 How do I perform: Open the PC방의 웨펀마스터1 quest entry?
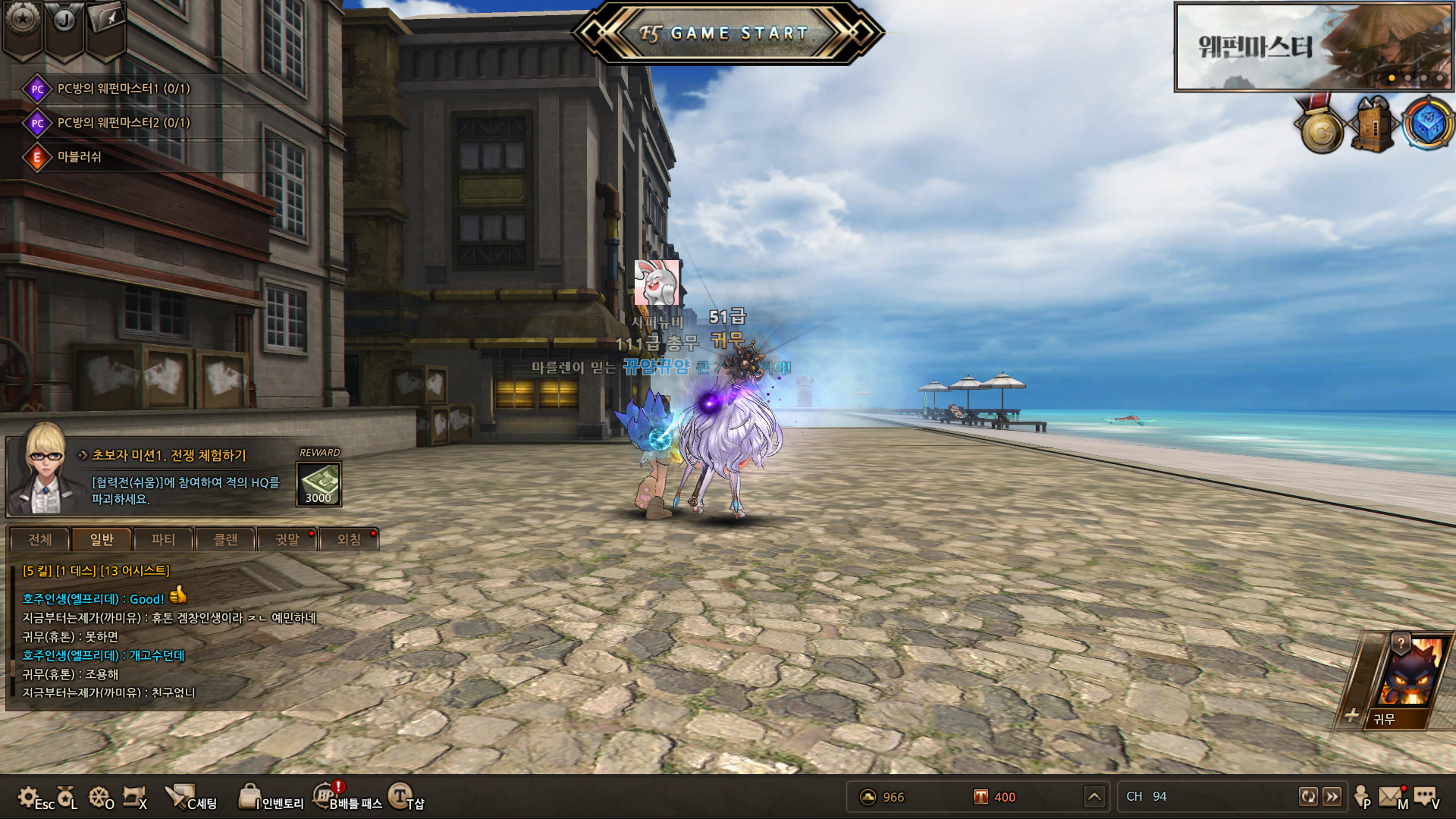pyautogui.click(x=123, y=89)
